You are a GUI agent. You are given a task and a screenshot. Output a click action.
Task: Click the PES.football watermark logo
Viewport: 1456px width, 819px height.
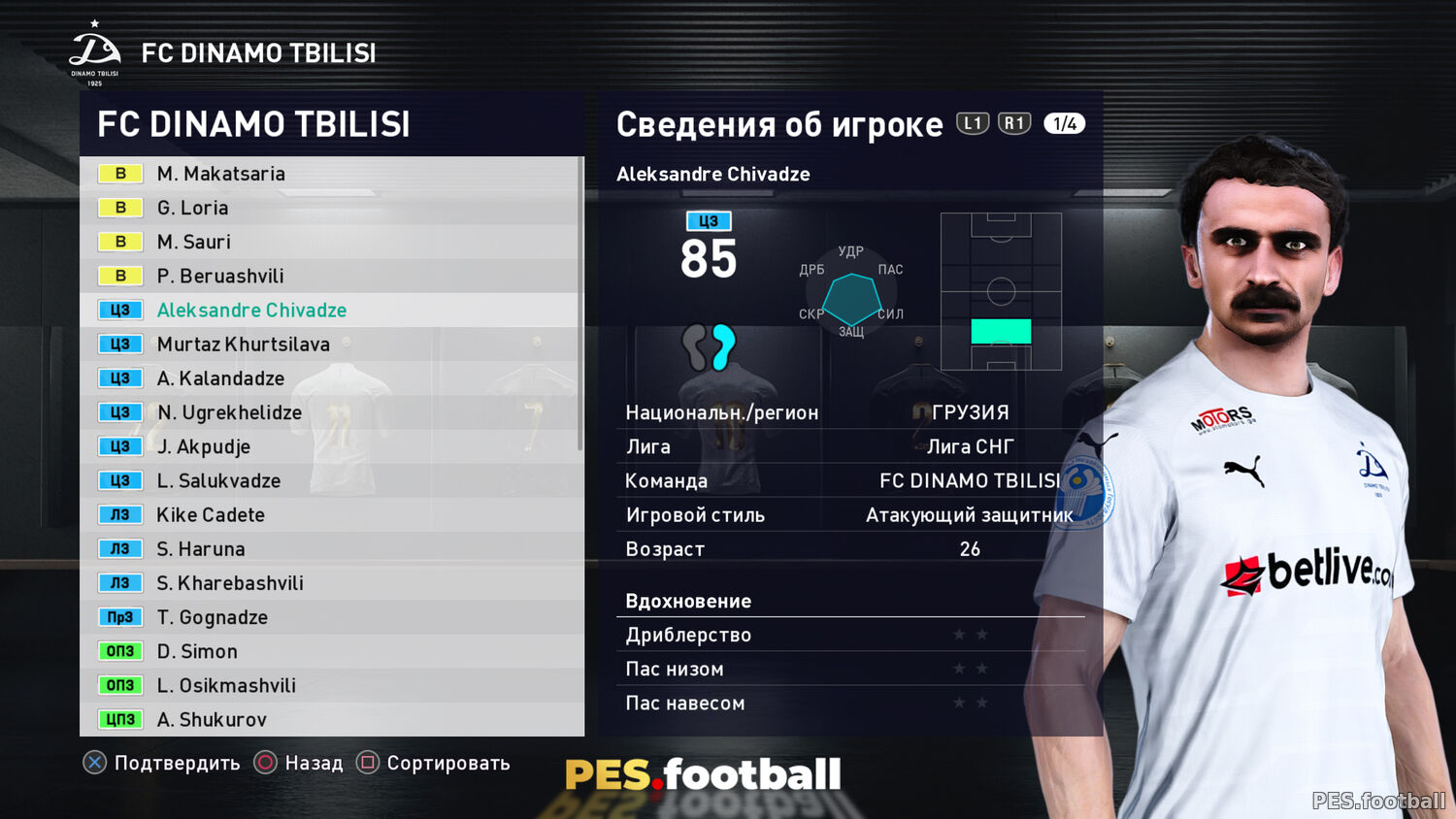tap(703, 774)
